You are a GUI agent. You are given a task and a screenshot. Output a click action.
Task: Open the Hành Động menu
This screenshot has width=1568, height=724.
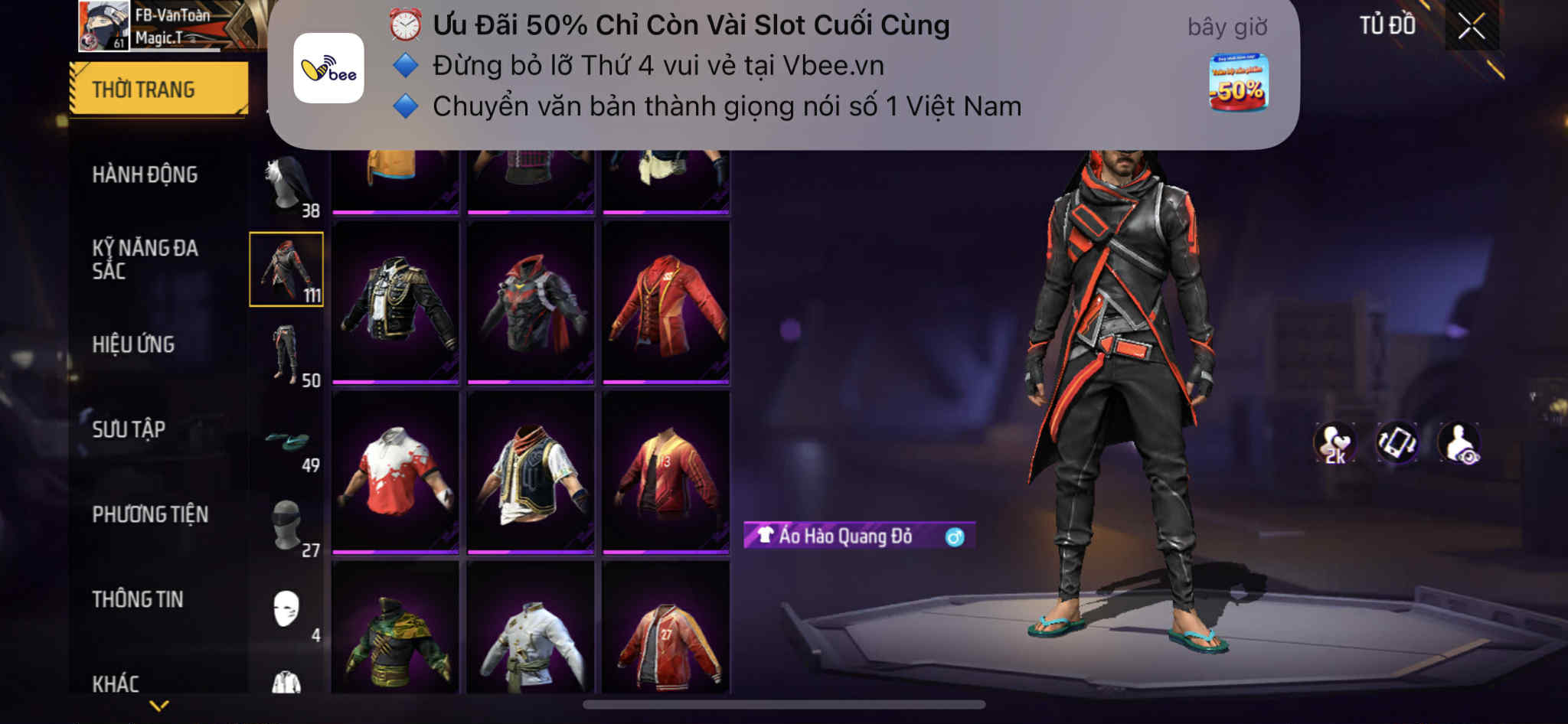coord(145,174)
